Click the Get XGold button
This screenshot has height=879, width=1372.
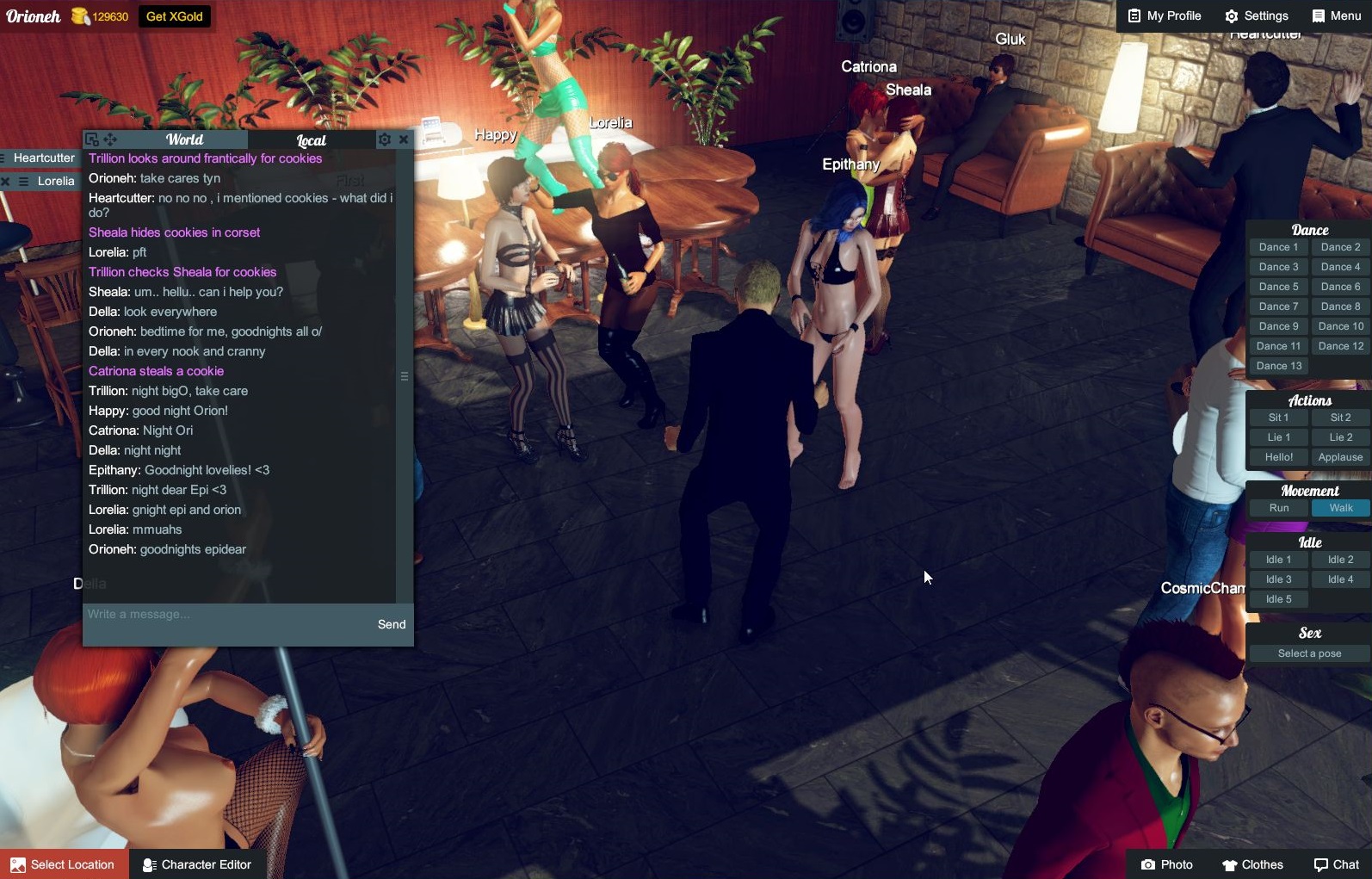click(x=174, y=16)
